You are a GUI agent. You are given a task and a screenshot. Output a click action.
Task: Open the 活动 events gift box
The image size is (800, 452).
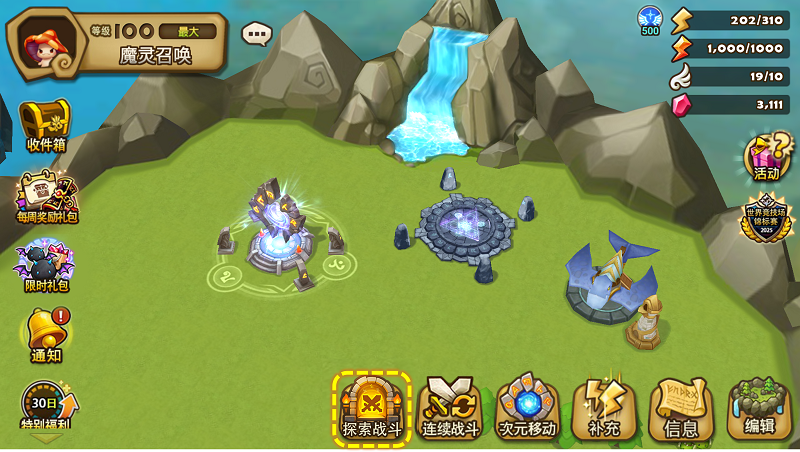(x=765, y=158)
